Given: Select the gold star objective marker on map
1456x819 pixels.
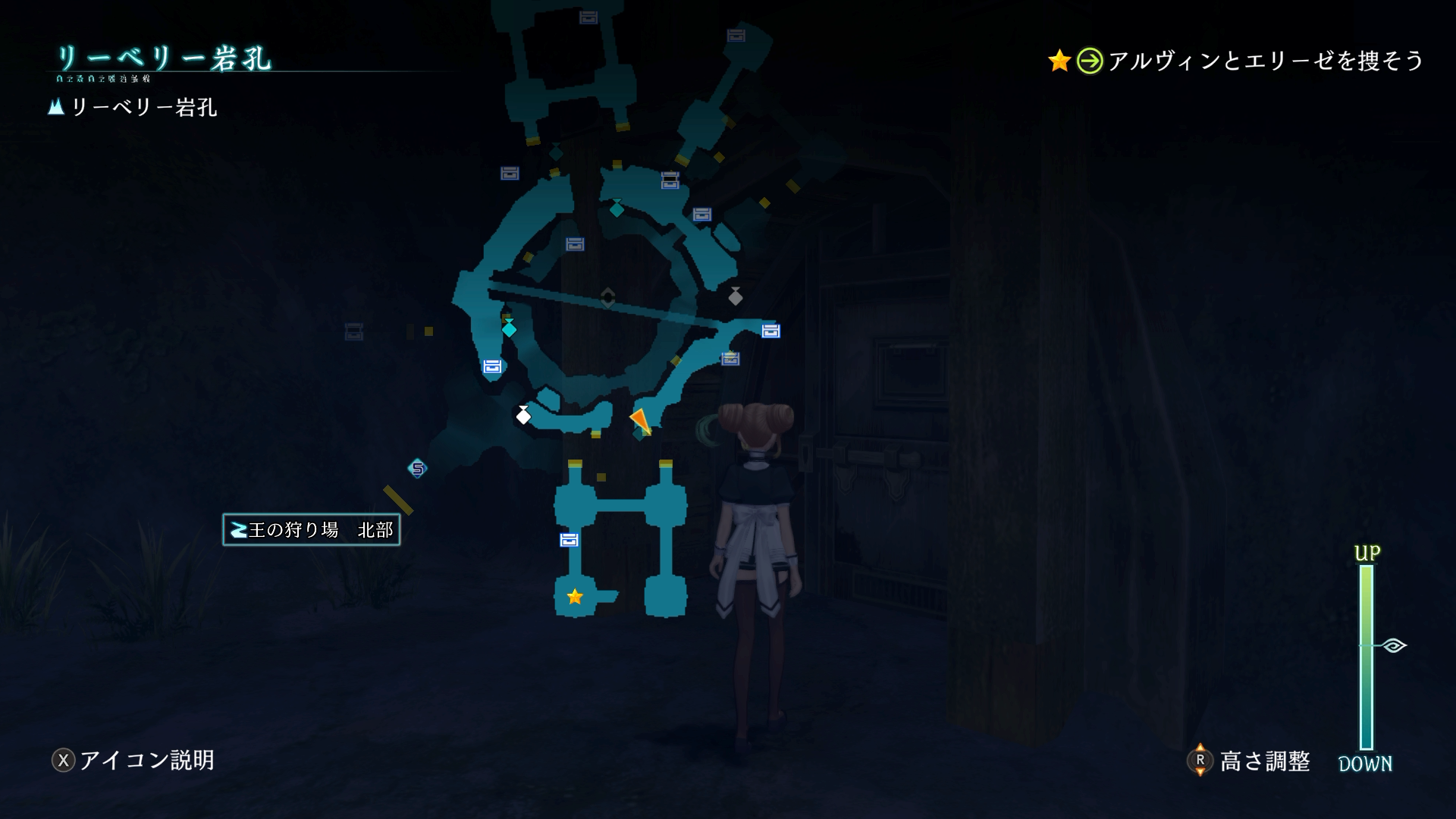Looking at the screenshot, I should [x=575, y=597].
